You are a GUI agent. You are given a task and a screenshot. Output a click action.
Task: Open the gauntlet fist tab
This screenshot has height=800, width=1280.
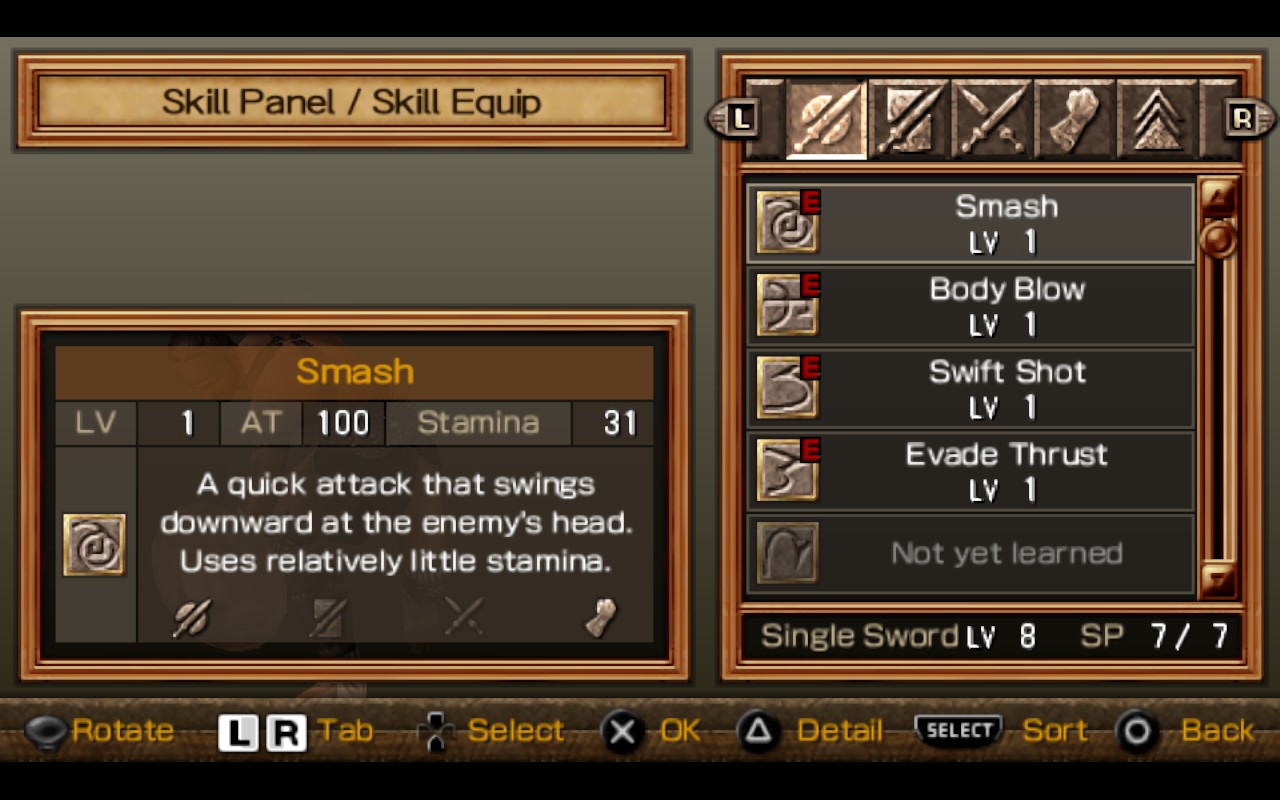click(x=1073, y=120)
